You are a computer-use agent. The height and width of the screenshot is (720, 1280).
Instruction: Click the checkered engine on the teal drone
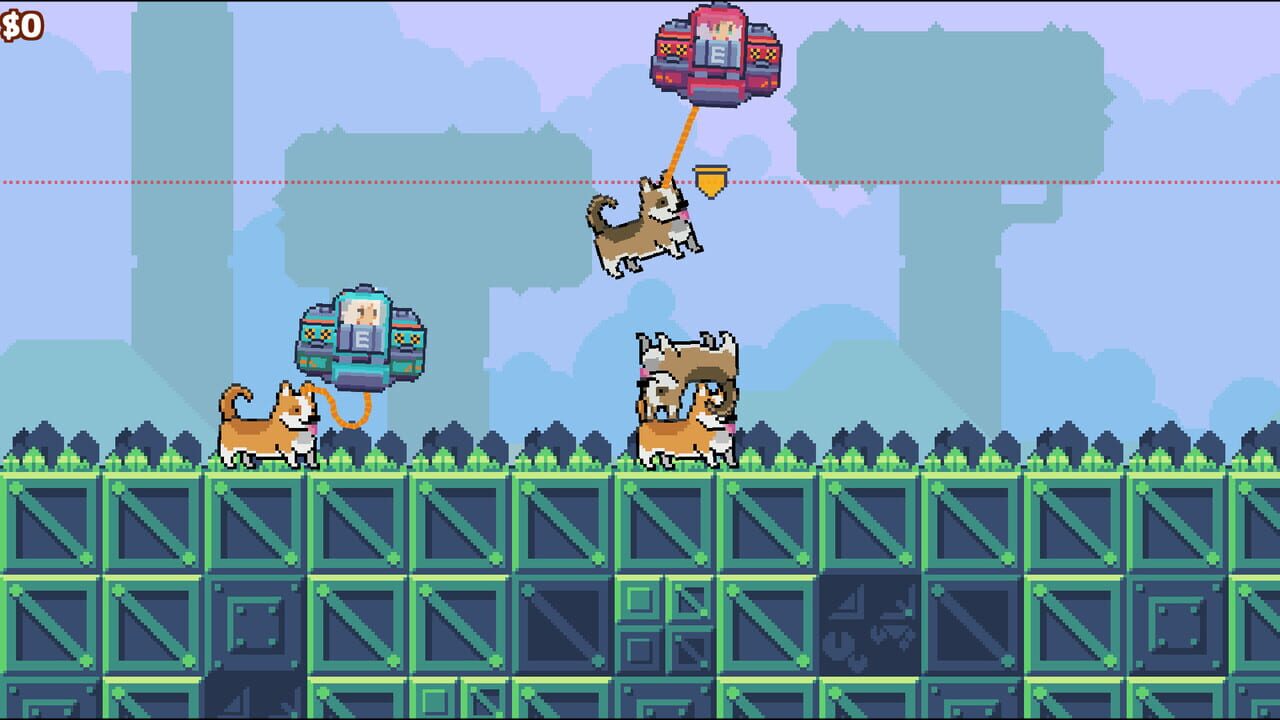tap(317, 335)
